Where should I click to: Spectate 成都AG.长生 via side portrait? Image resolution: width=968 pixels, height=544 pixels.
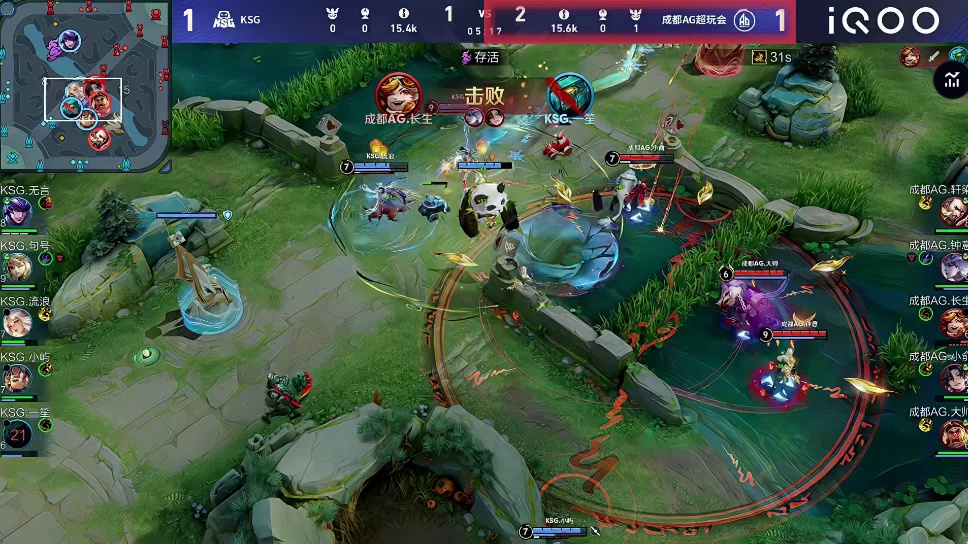[953, 322]
